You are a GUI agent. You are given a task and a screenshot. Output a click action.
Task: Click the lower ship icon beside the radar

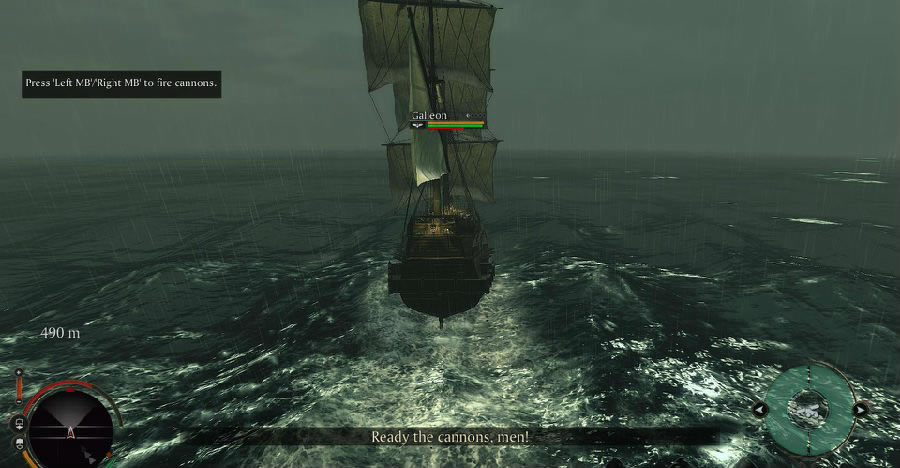[19, 441]
